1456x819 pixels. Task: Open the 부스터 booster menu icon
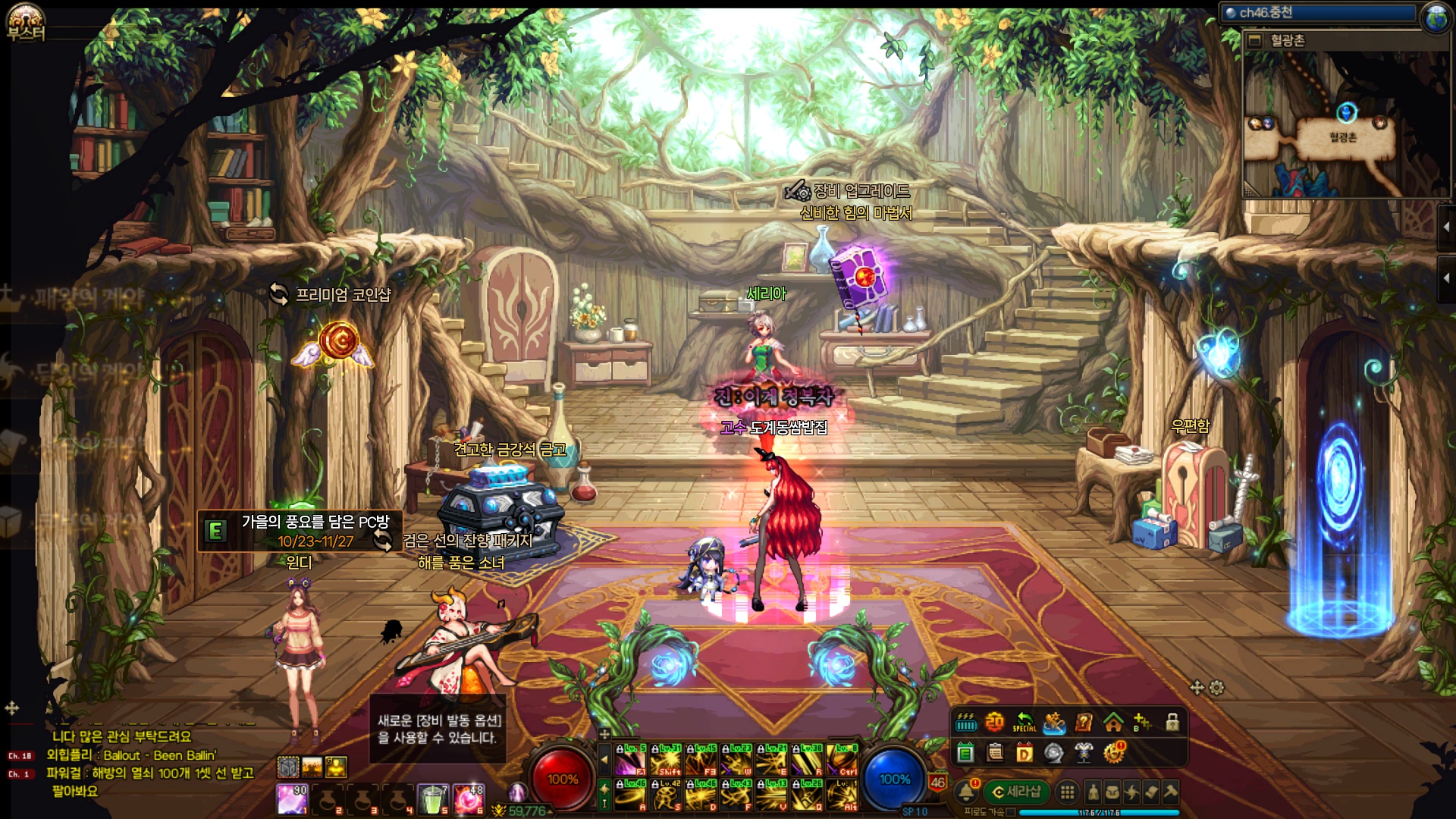(26, 23)
